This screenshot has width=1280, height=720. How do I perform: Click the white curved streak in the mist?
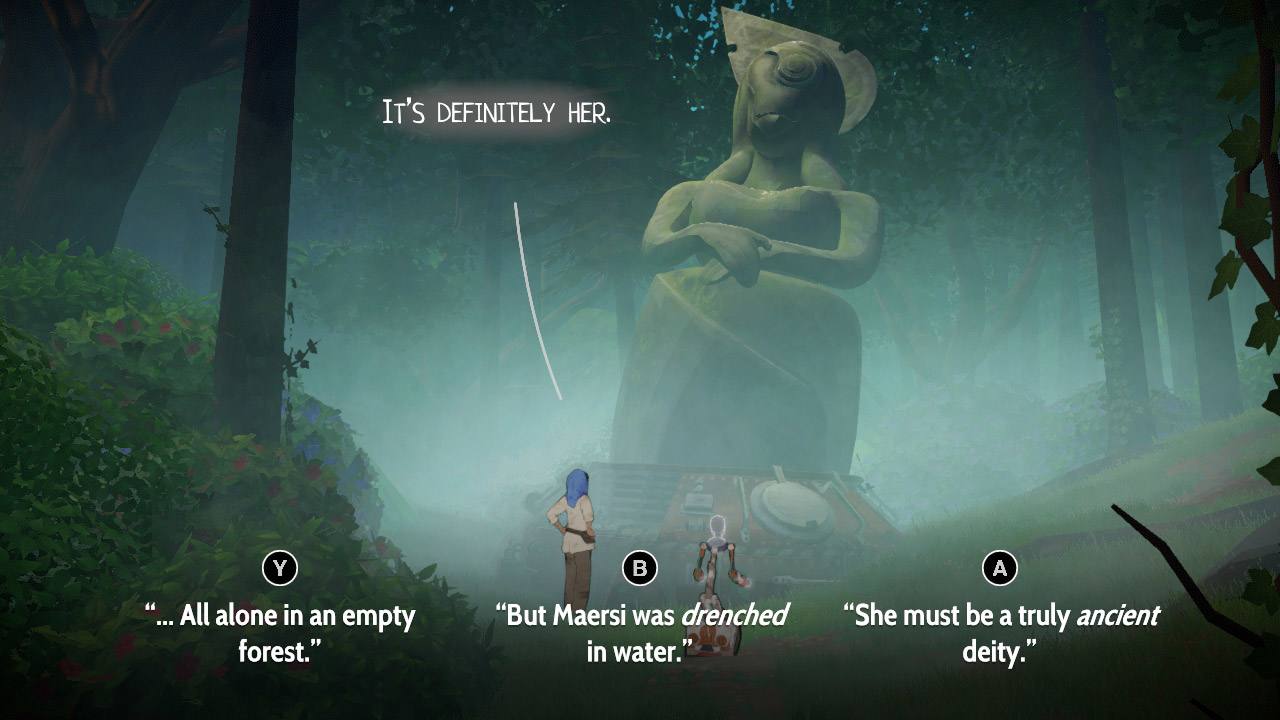point(535,295)
